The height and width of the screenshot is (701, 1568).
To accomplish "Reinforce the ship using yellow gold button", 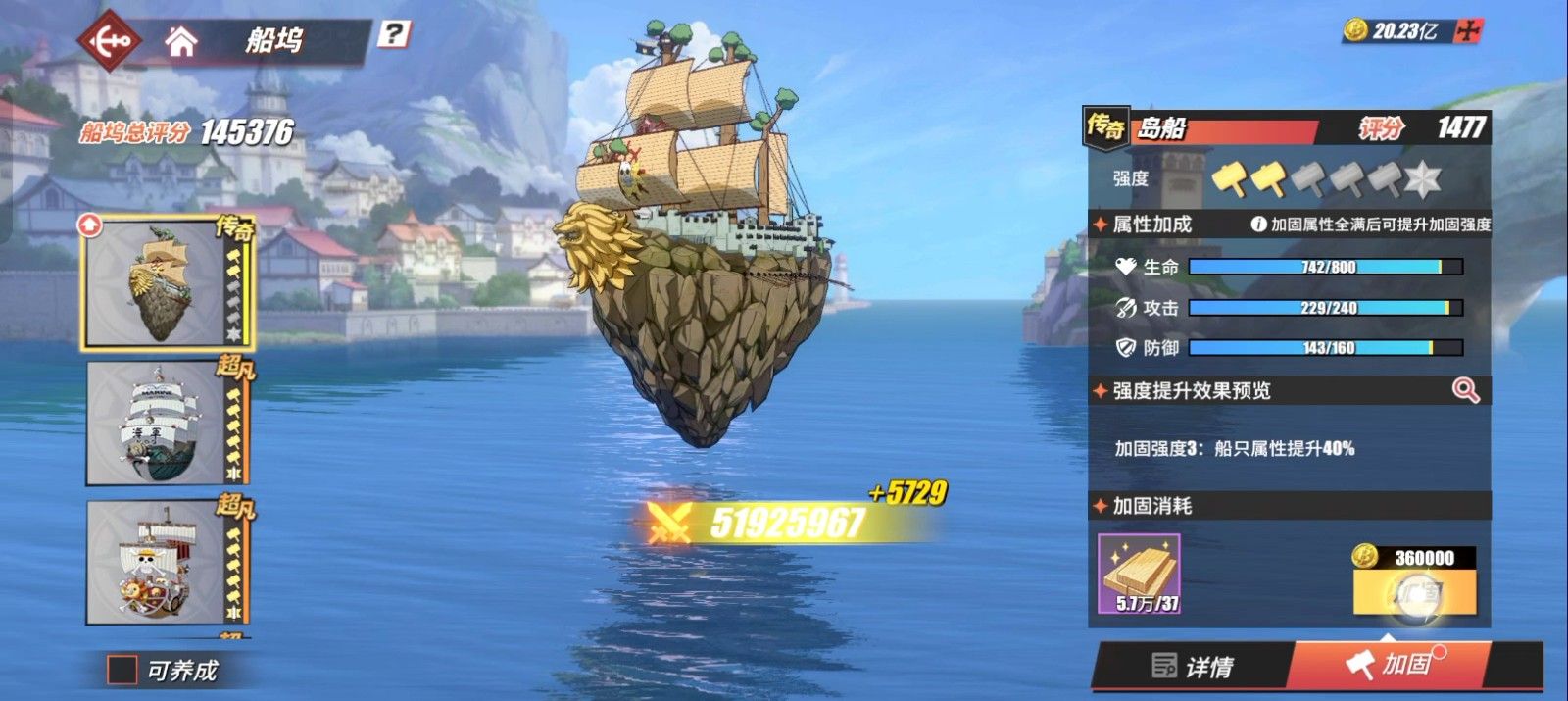I will [1414, 592].
